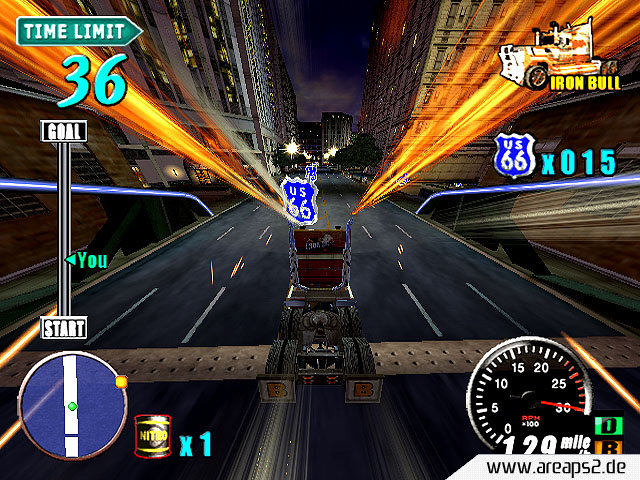
Task: Select the You position marker
Action: click(x=85, y=260)
